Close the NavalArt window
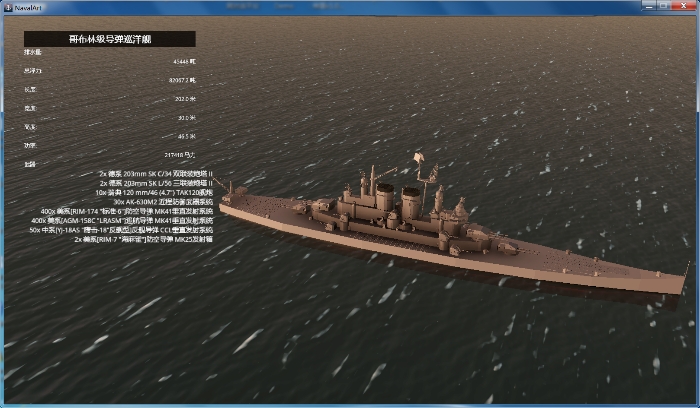Screen dimensions: 700x408 point(683,6)
